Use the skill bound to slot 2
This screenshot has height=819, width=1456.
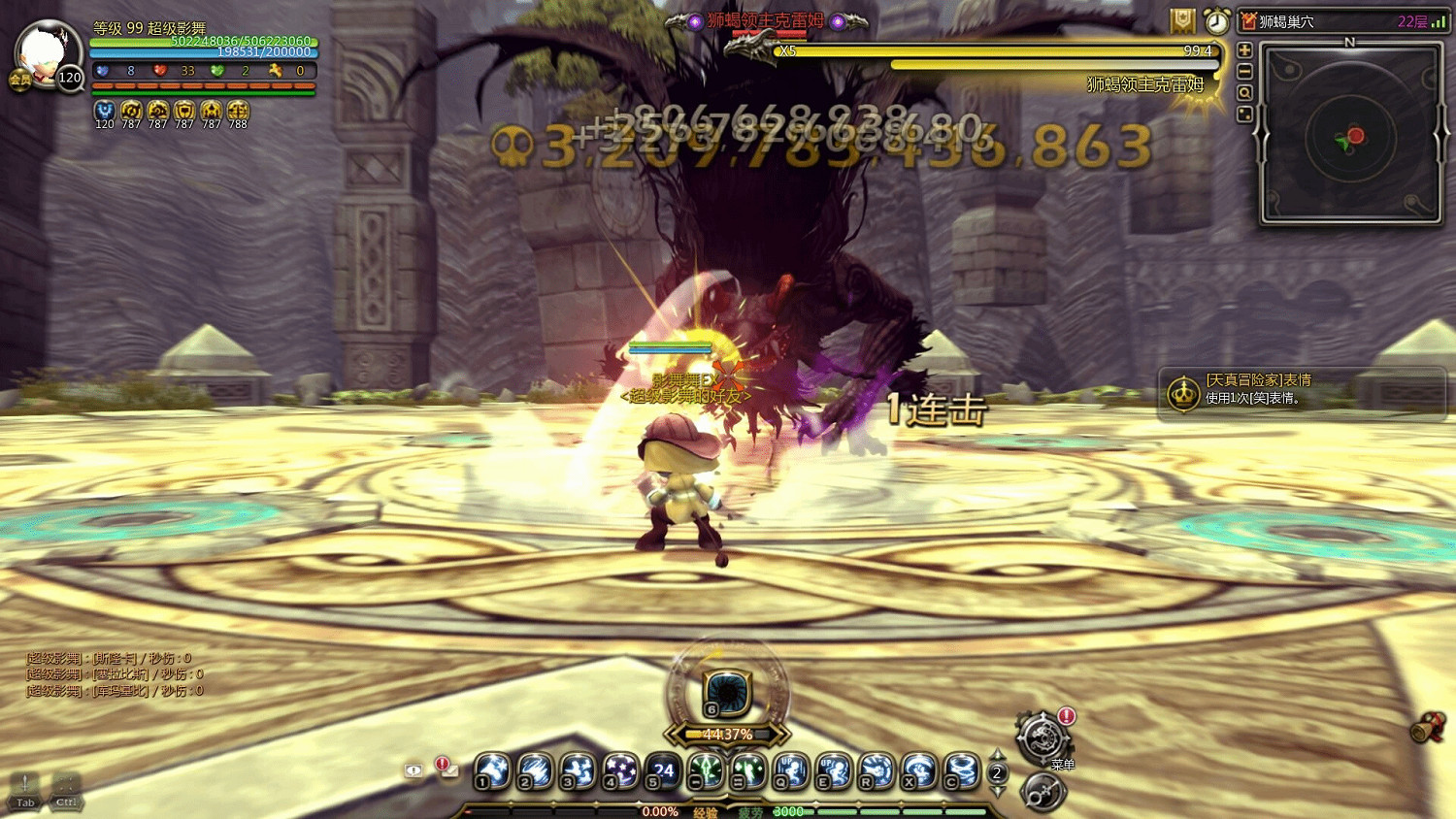[536, 770]
